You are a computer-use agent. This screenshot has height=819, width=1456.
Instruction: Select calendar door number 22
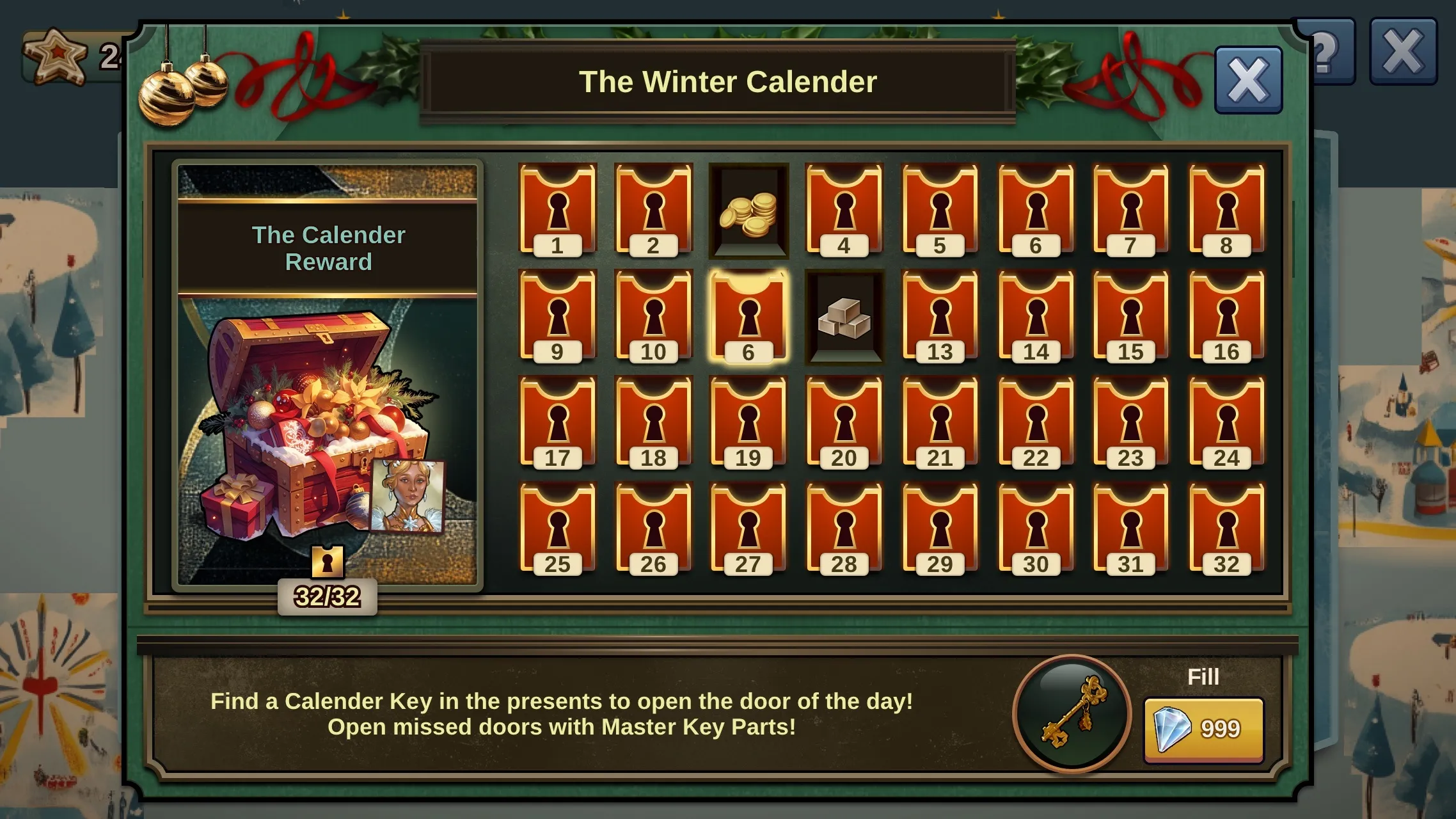[x=1036, y=423]
